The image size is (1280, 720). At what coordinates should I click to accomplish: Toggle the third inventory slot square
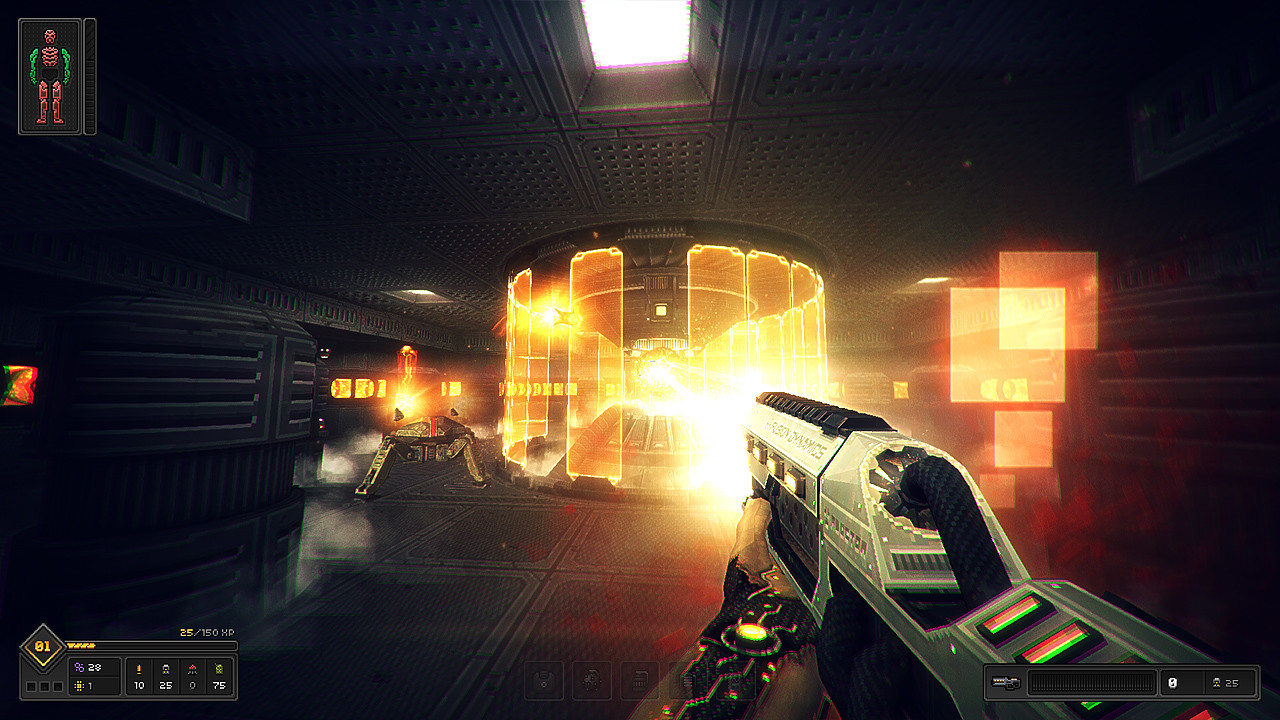click(x=56, y=685)
